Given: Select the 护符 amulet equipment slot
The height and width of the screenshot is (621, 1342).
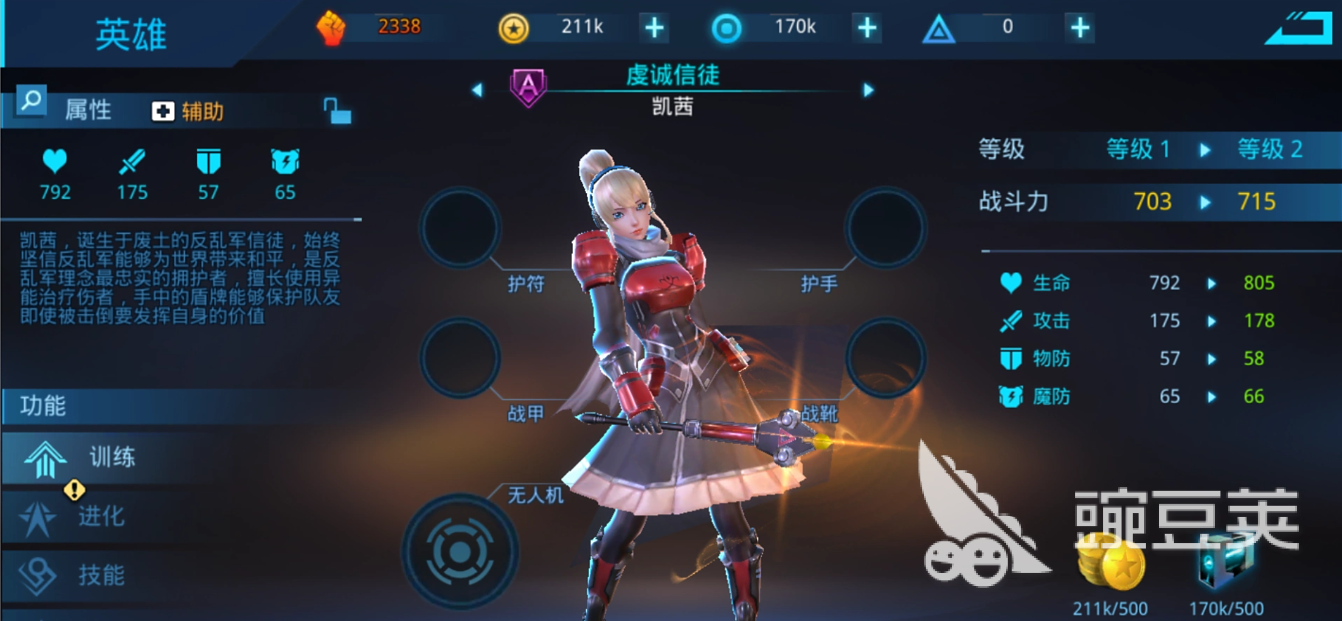Looking at the screenshot, I should (x=460, y=228).
